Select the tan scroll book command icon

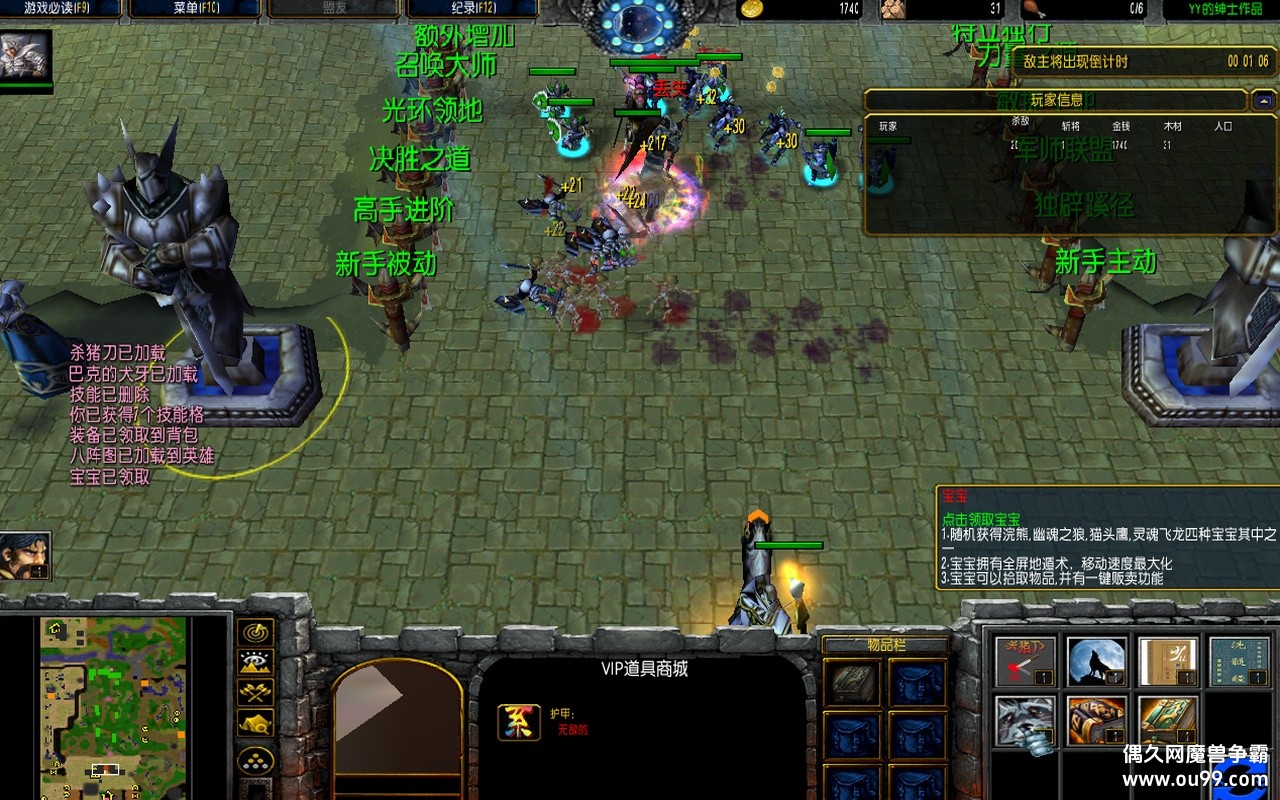pos(1167,662)
